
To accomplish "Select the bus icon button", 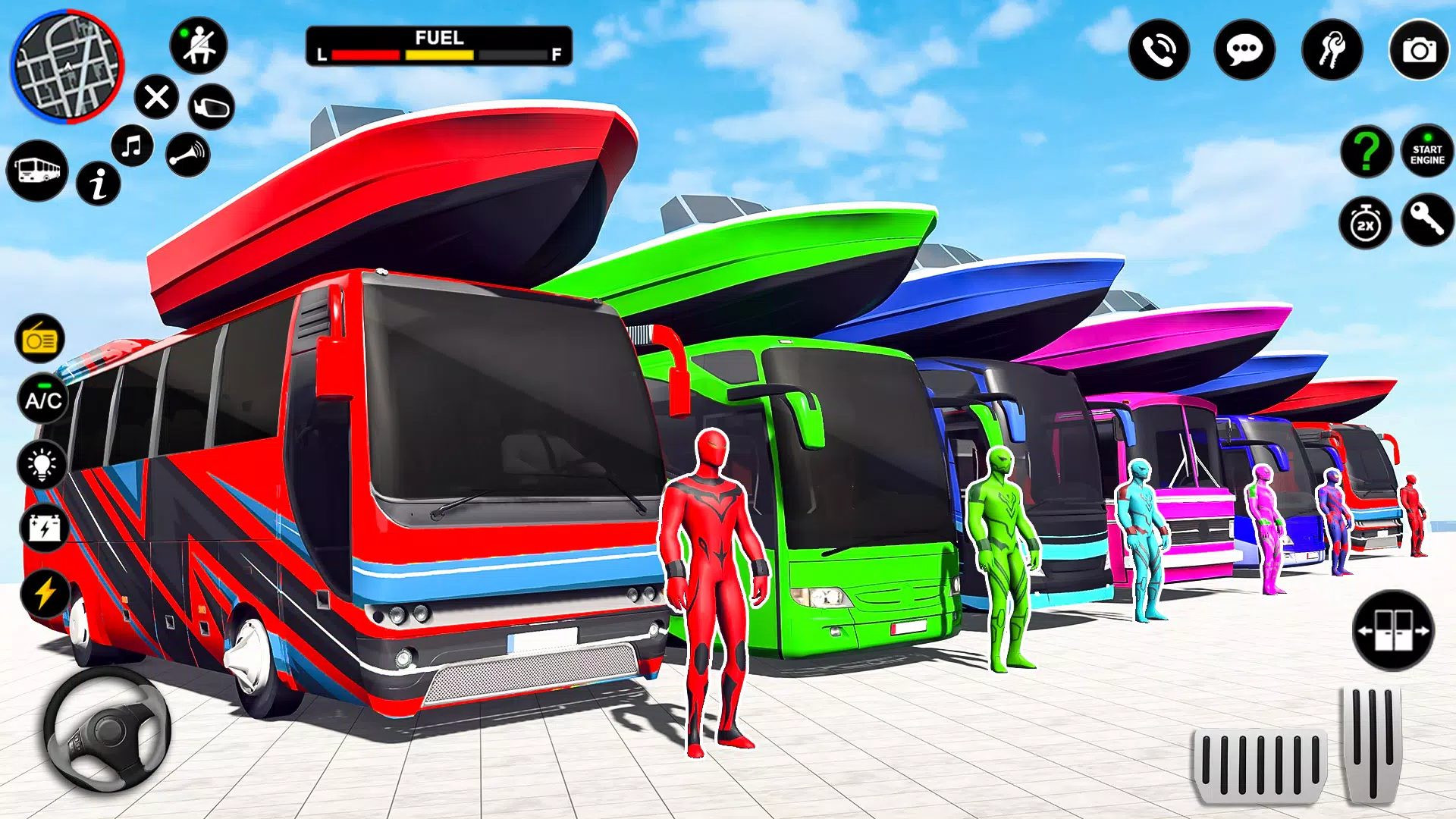I will click(x=37, y=171).
